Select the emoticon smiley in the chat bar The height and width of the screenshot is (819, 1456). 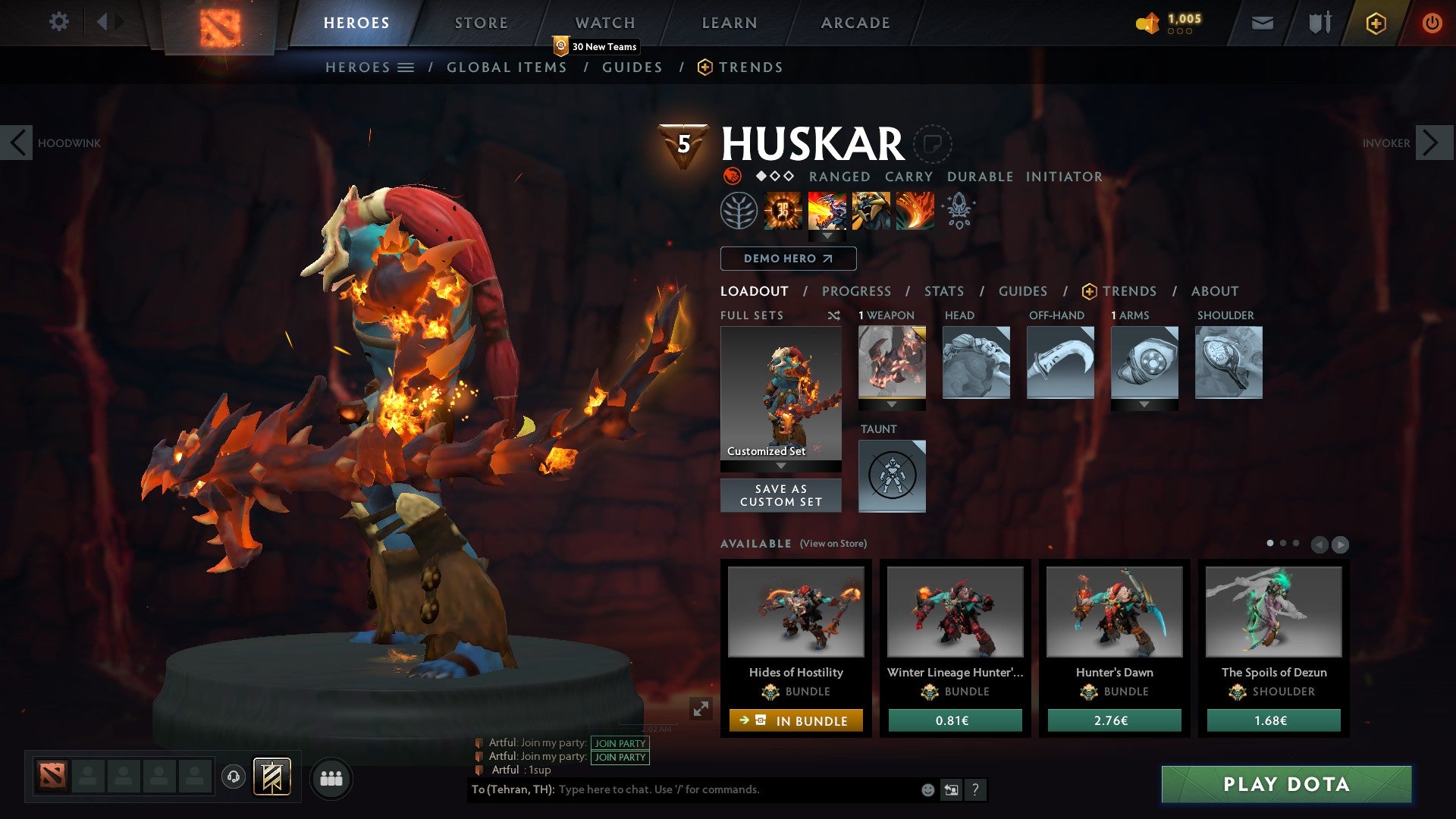click(x=926, y=789)
